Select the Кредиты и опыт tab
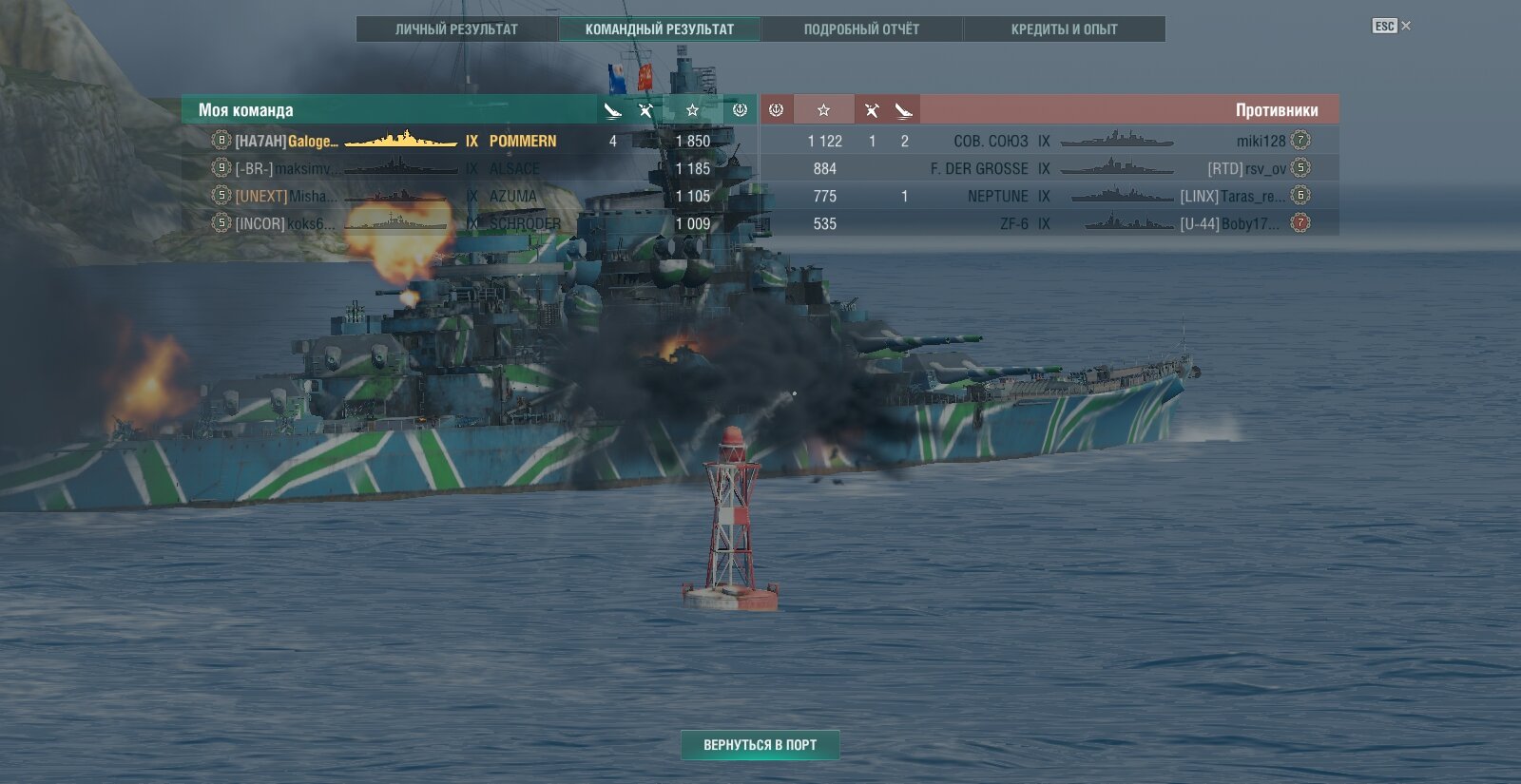Viewport: 1521px width, 784px height. (x=1064, y=29)
